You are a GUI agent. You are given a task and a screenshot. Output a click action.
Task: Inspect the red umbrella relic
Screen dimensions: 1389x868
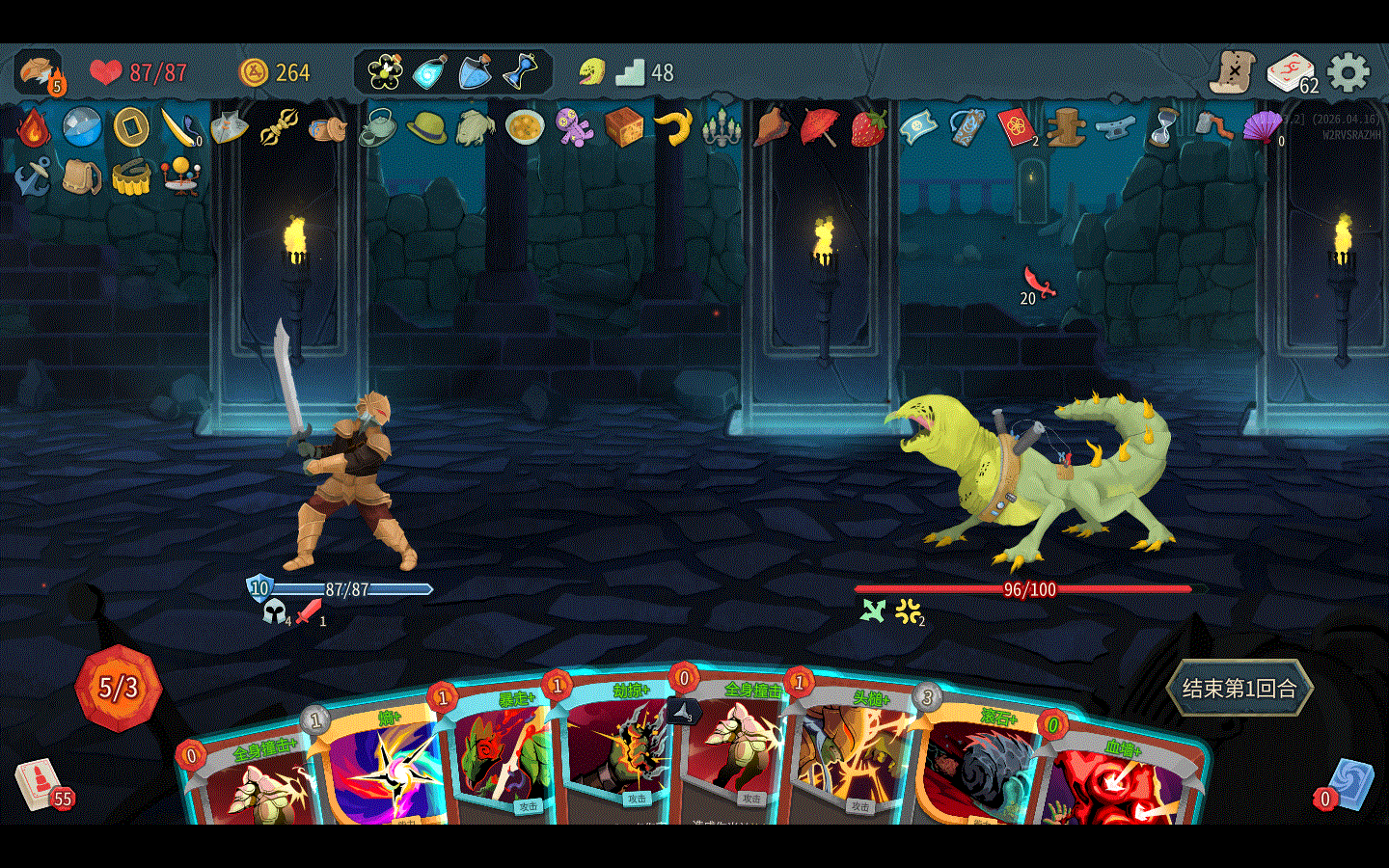[x=819, y=127]
